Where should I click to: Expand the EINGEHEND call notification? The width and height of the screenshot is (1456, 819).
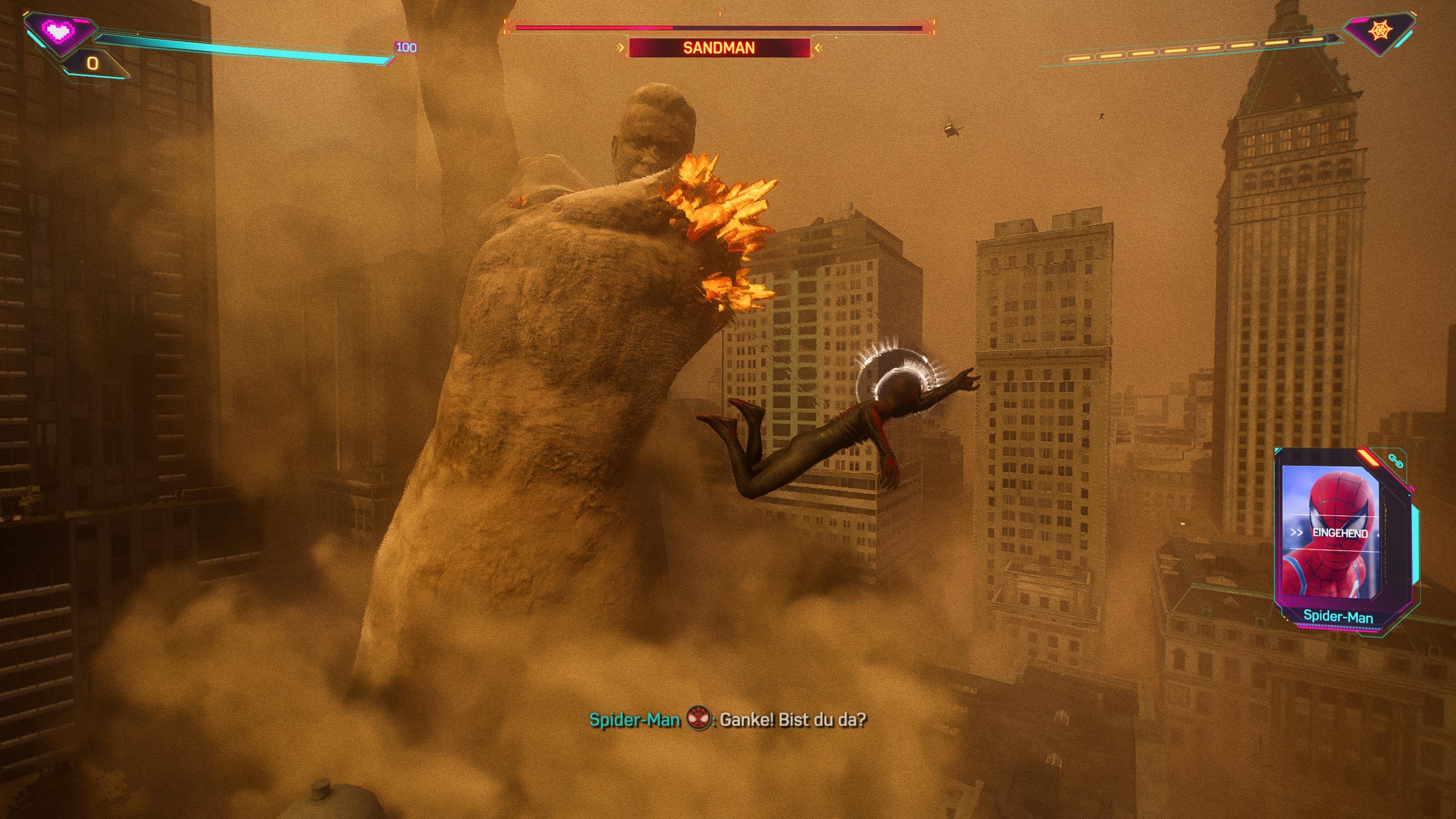(x=1341, y=533)
